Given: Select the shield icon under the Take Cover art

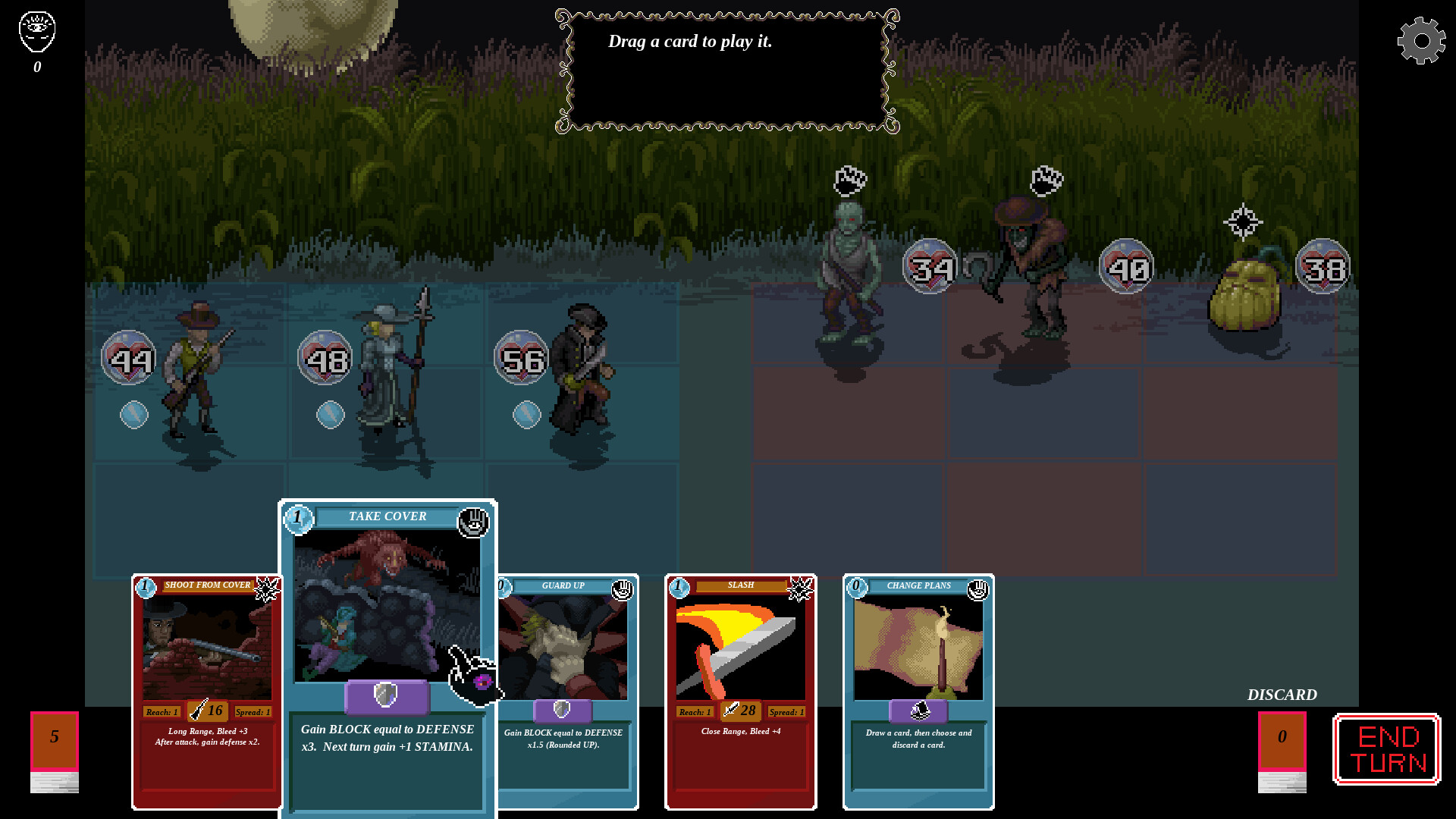Looking at the screenshot, I should [x=388, y=698].
